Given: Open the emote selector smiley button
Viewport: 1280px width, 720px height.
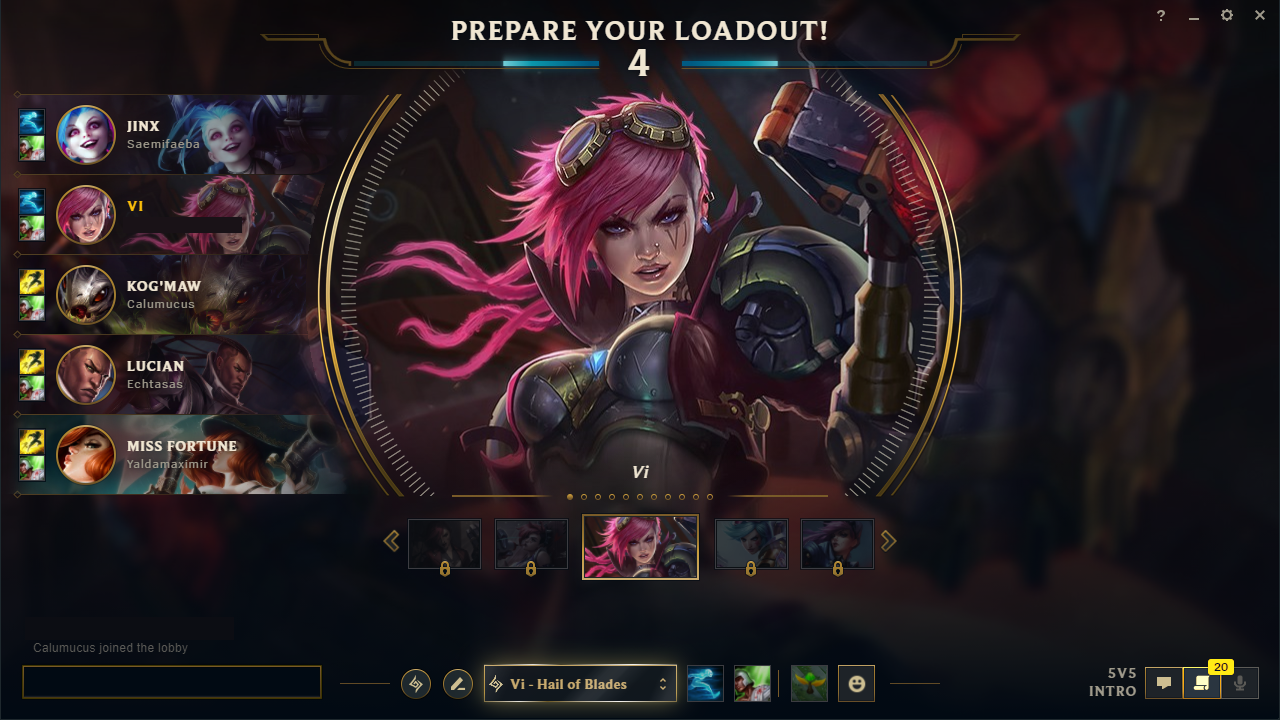Looking at the screenshot, I should click(x=856, y=684).
